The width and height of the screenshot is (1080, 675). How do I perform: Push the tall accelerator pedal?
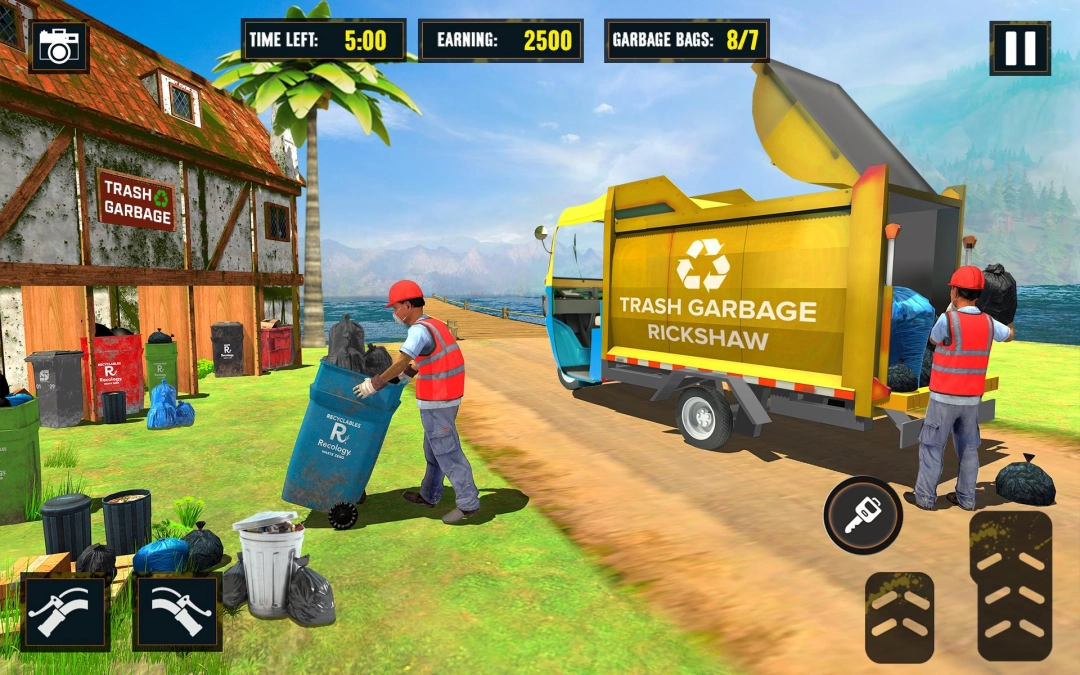pyautogui.click(x=1010, y=585)
